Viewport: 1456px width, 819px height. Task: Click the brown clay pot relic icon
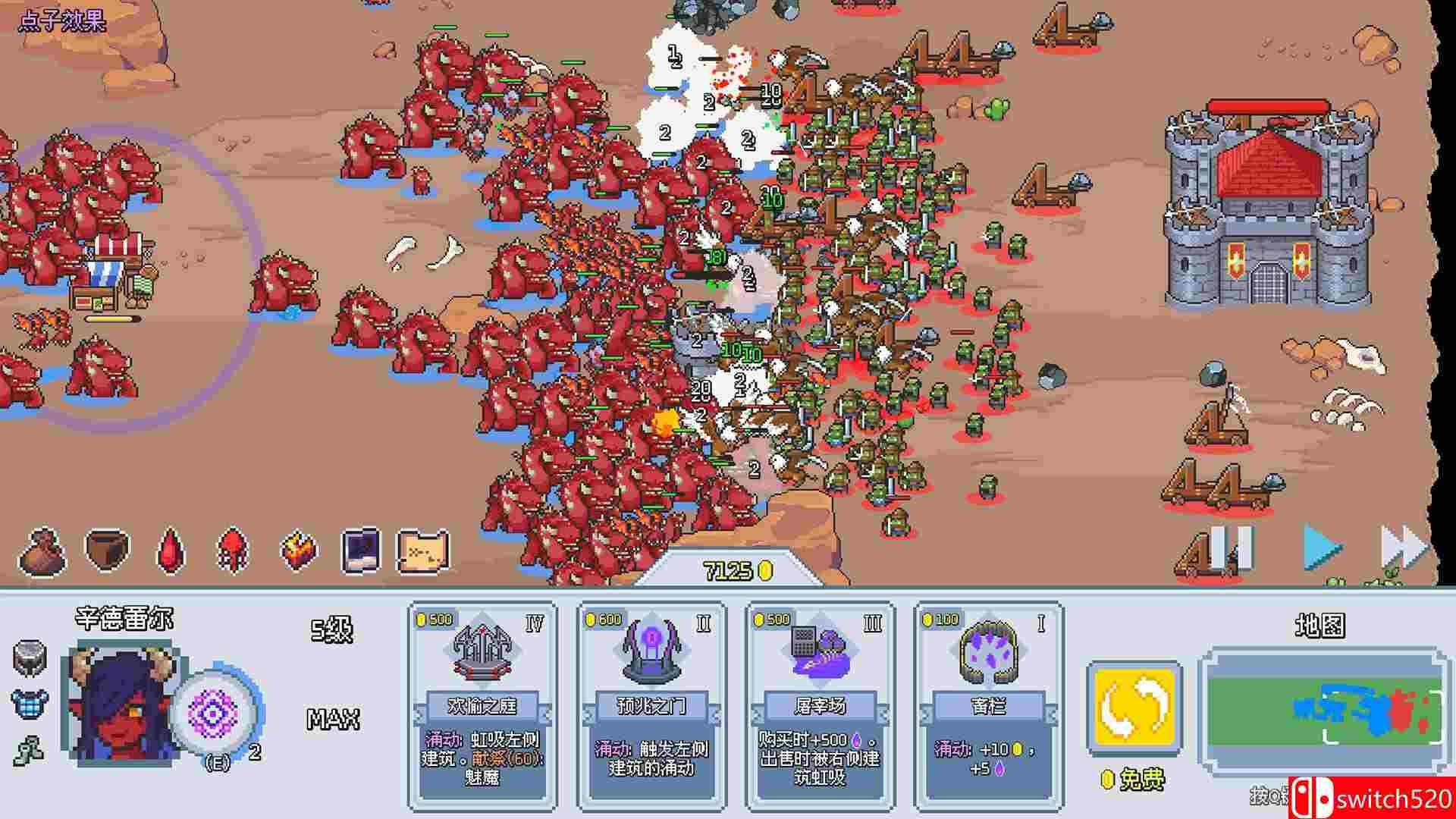point(107,548)
